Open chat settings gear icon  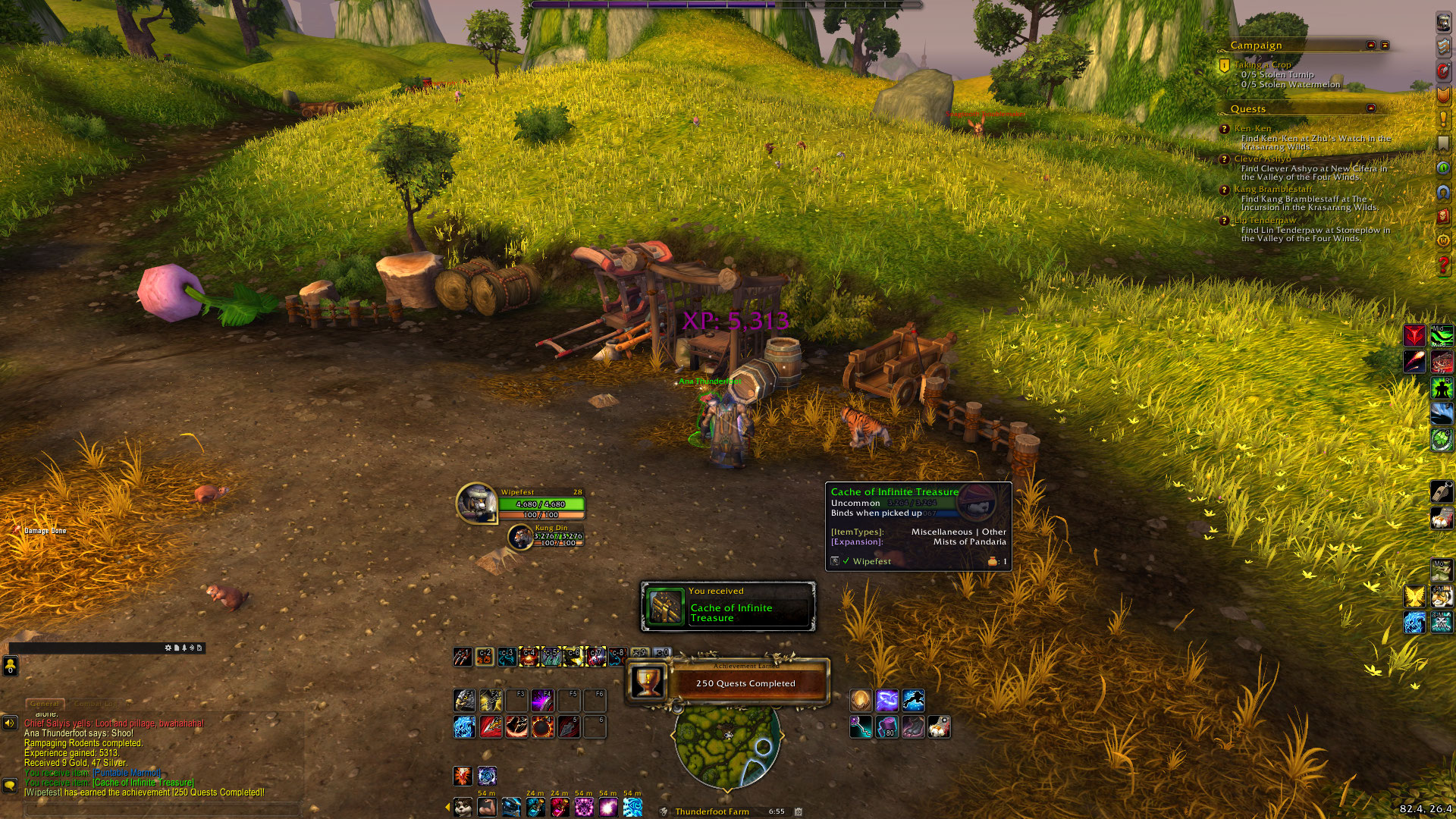(168, 648)
